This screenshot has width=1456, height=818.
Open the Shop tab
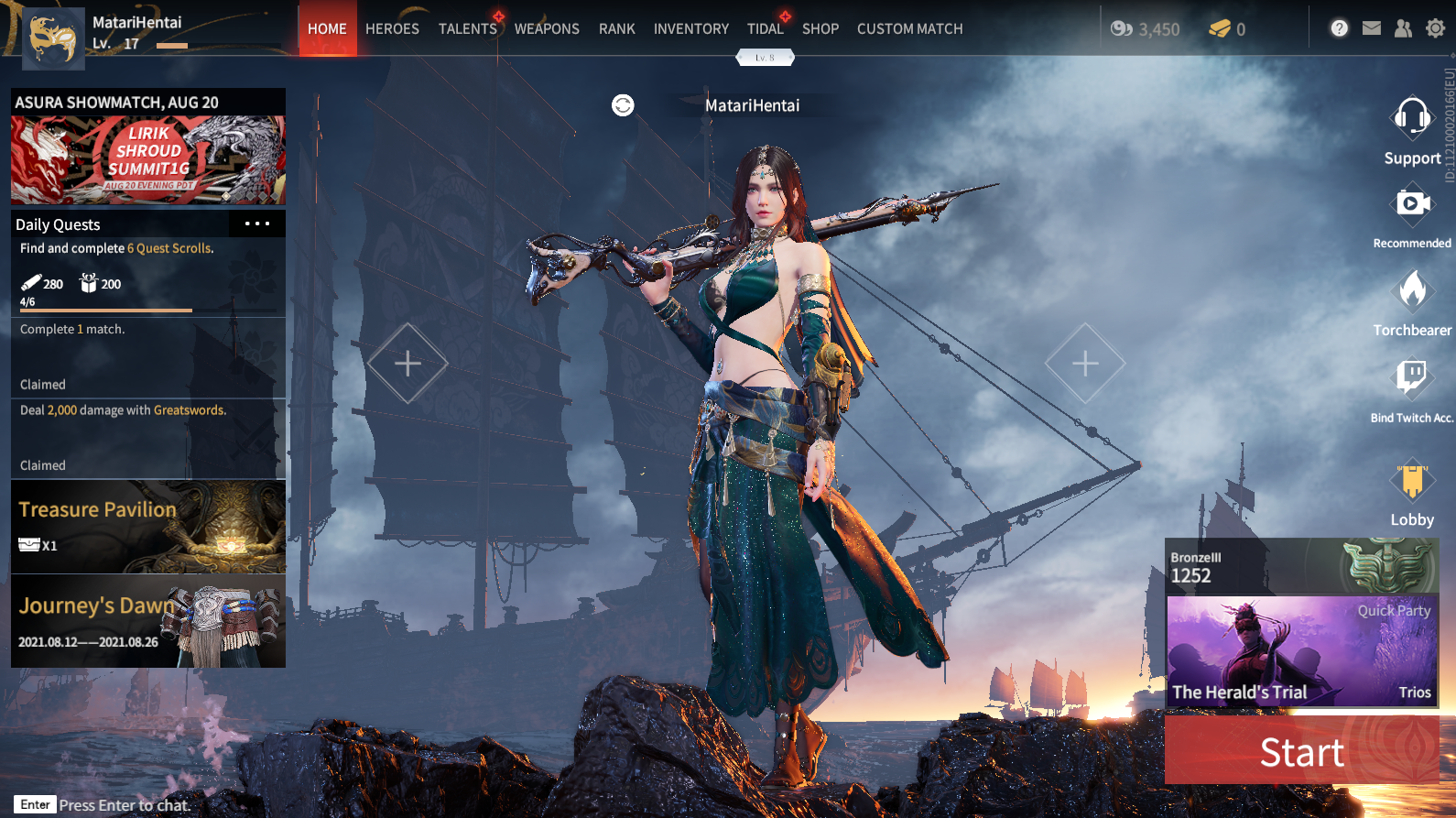(x=820, y=29)
